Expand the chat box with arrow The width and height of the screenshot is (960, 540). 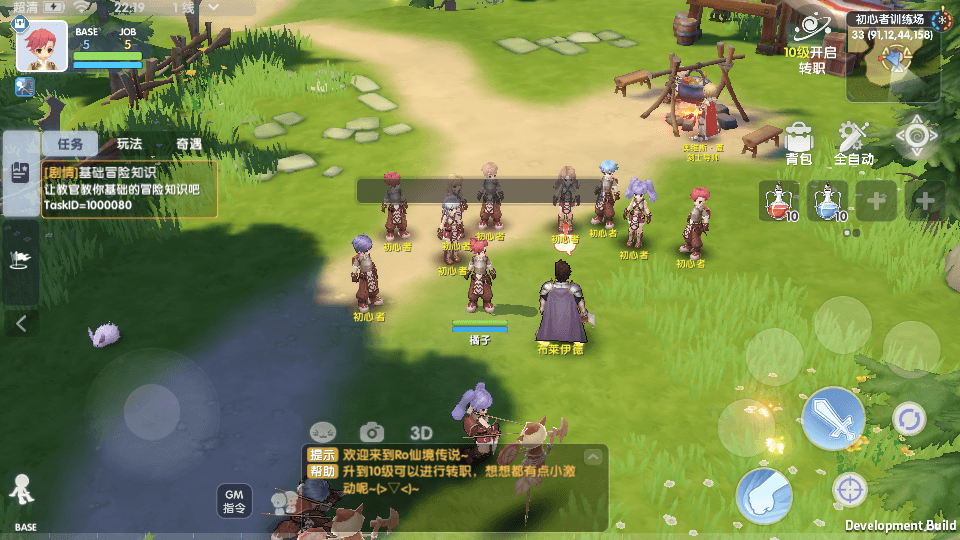click(x=593, y=457)
